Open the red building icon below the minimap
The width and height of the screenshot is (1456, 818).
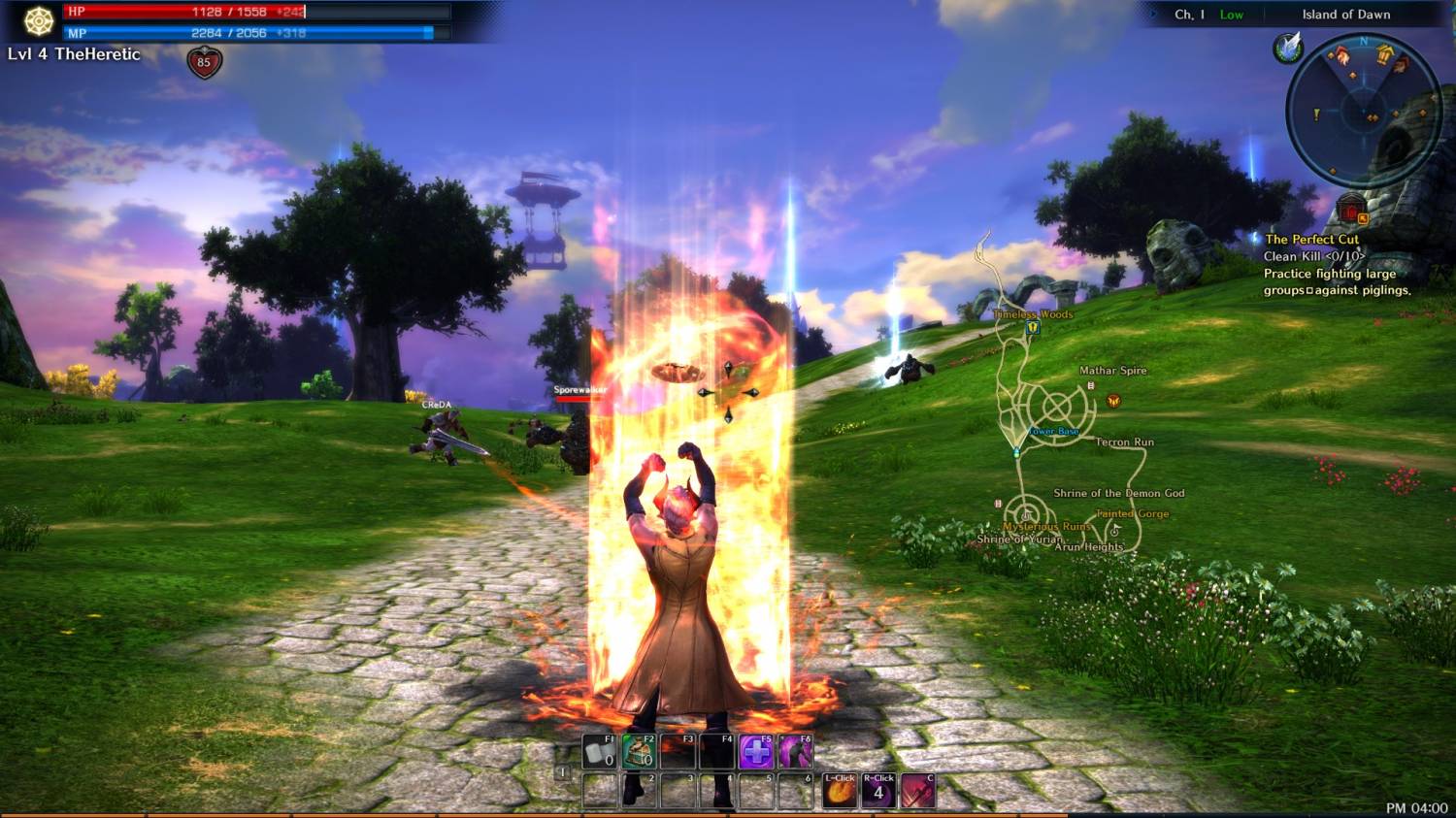pos(1351,210)
